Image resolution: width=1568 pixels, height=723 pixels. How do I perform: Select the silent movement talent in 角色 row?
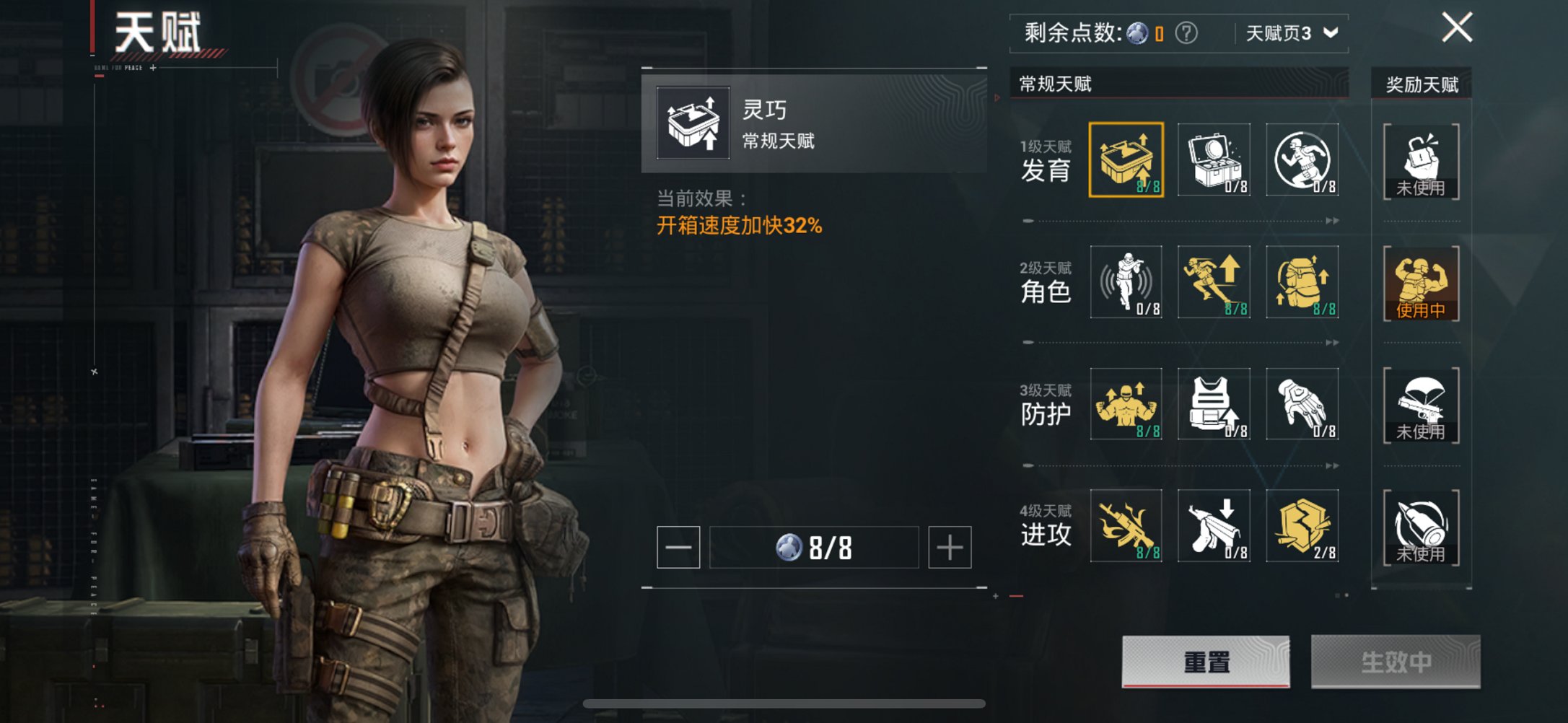click(x=1126, y=283)
